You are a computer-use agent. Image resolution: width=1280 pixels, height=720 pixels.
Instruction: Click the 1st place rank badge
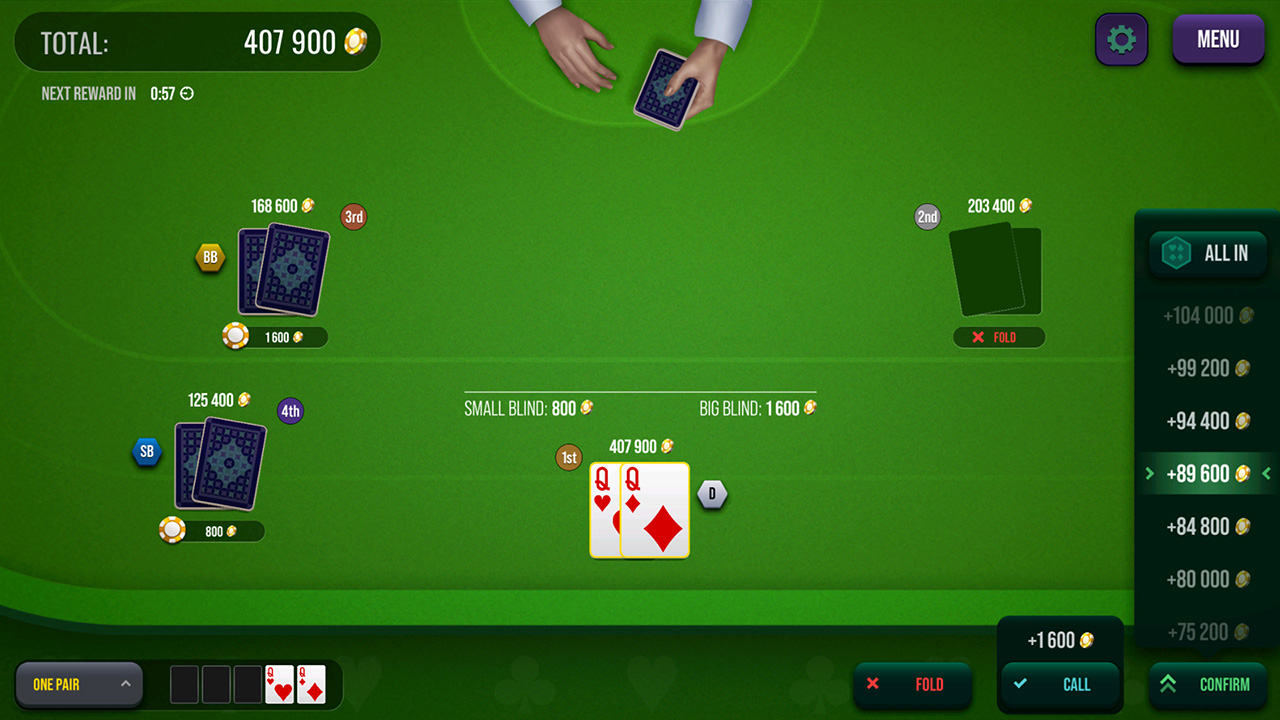tap(568, 457)
